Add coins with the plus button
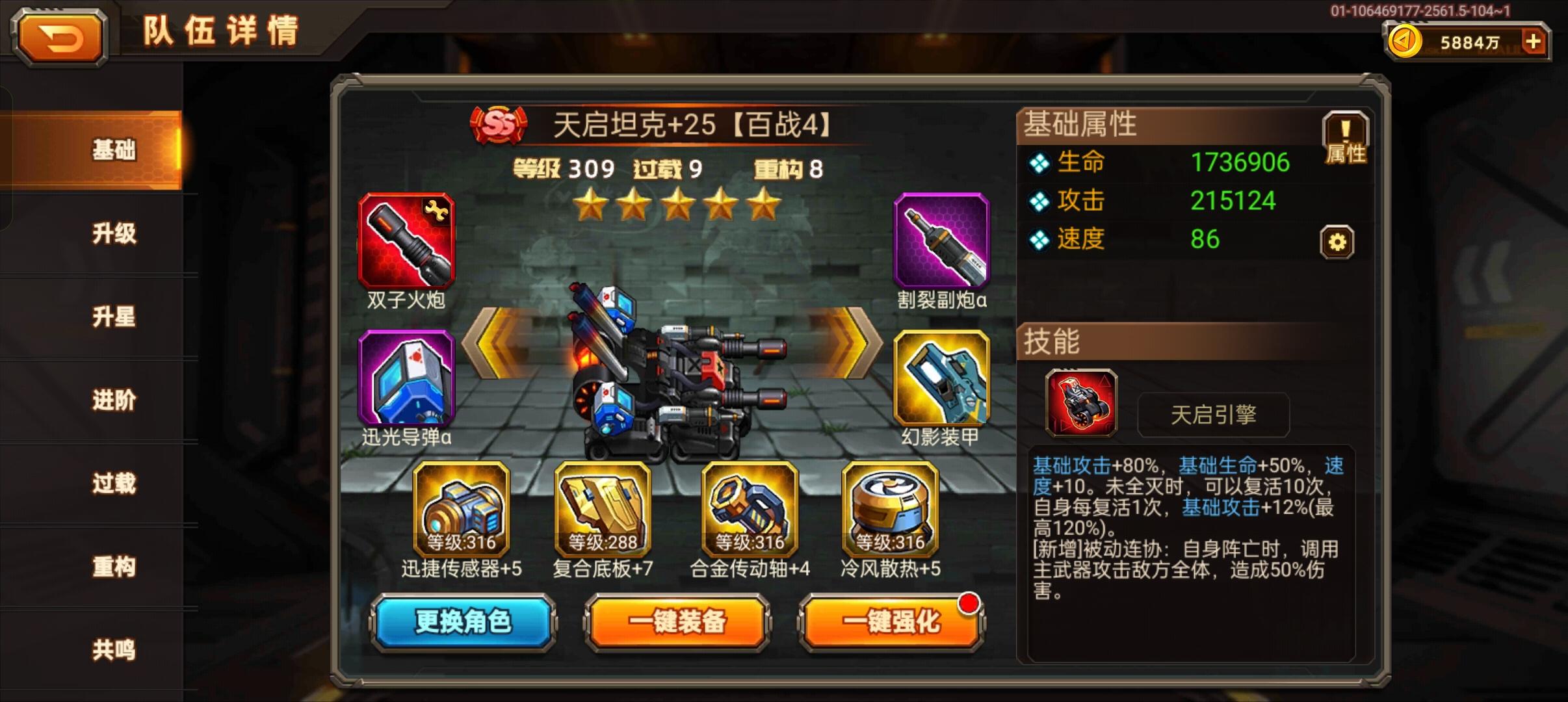 (1532, 41)
